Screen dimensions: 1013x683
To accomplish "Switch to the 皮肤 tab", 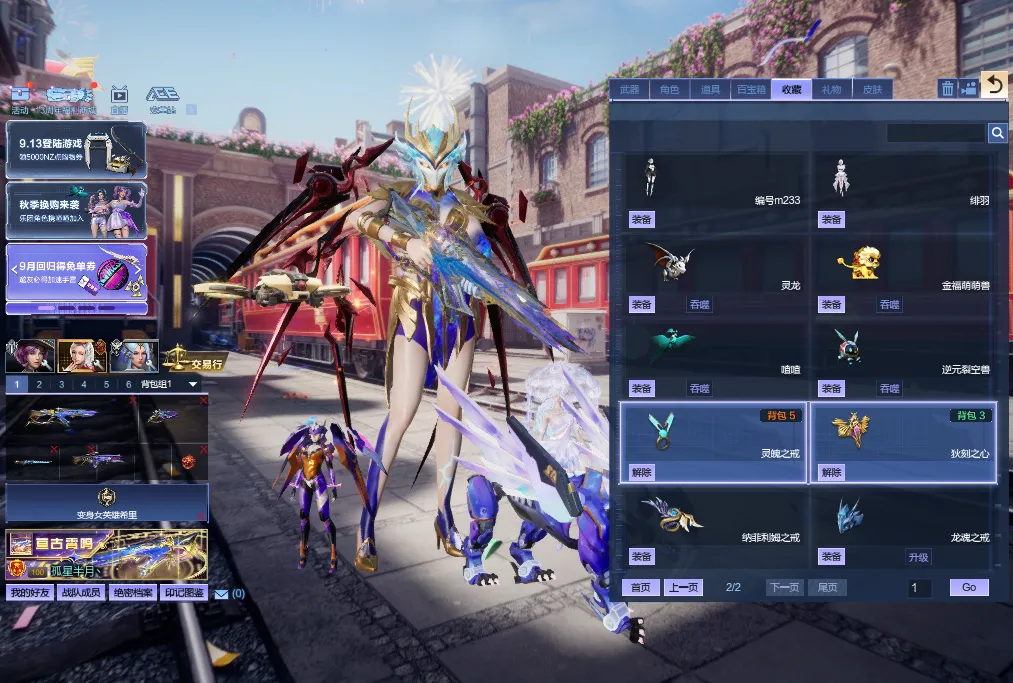I will click(872, 90).
